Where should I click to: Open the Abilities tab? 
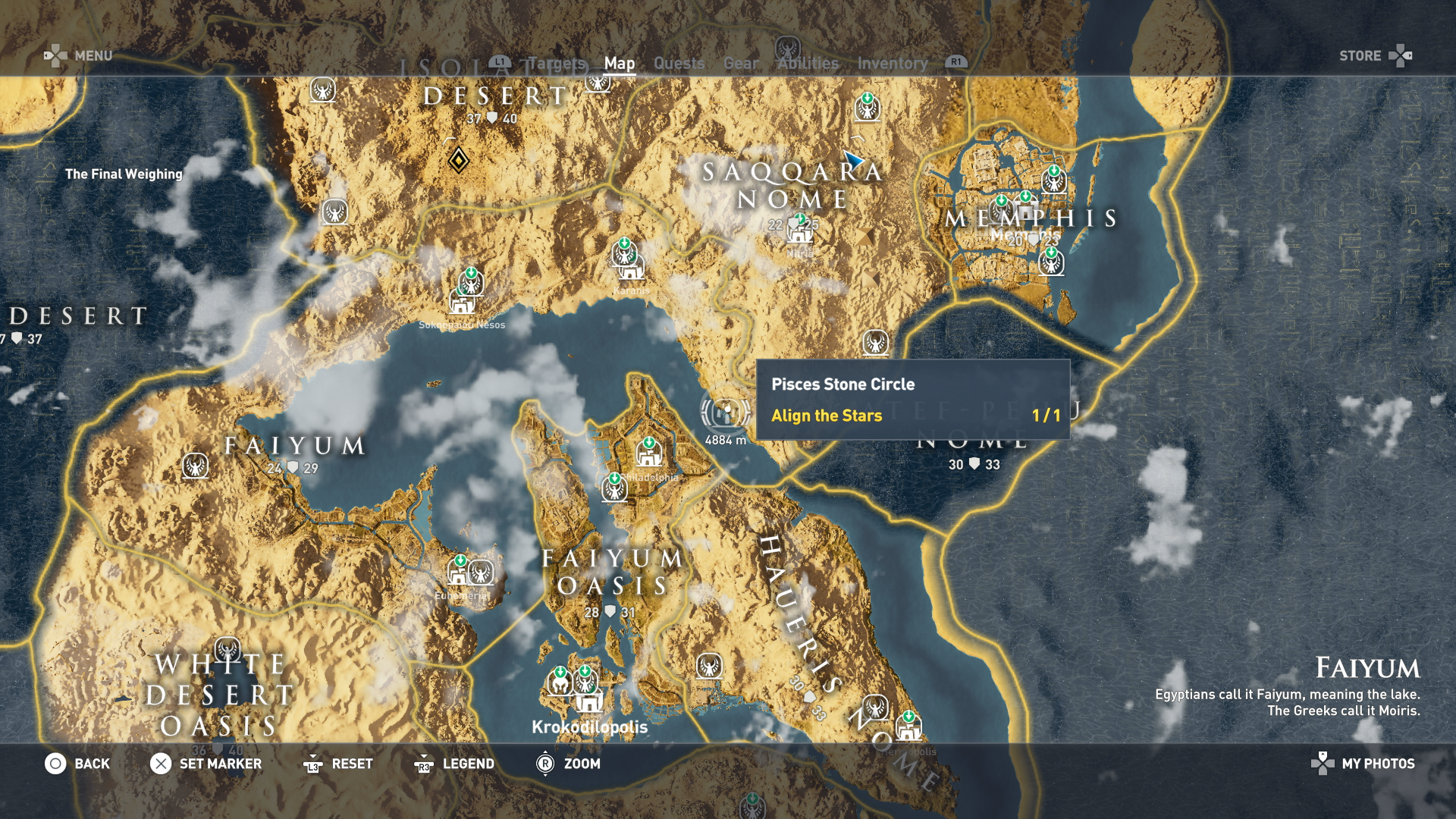(807, 64)
